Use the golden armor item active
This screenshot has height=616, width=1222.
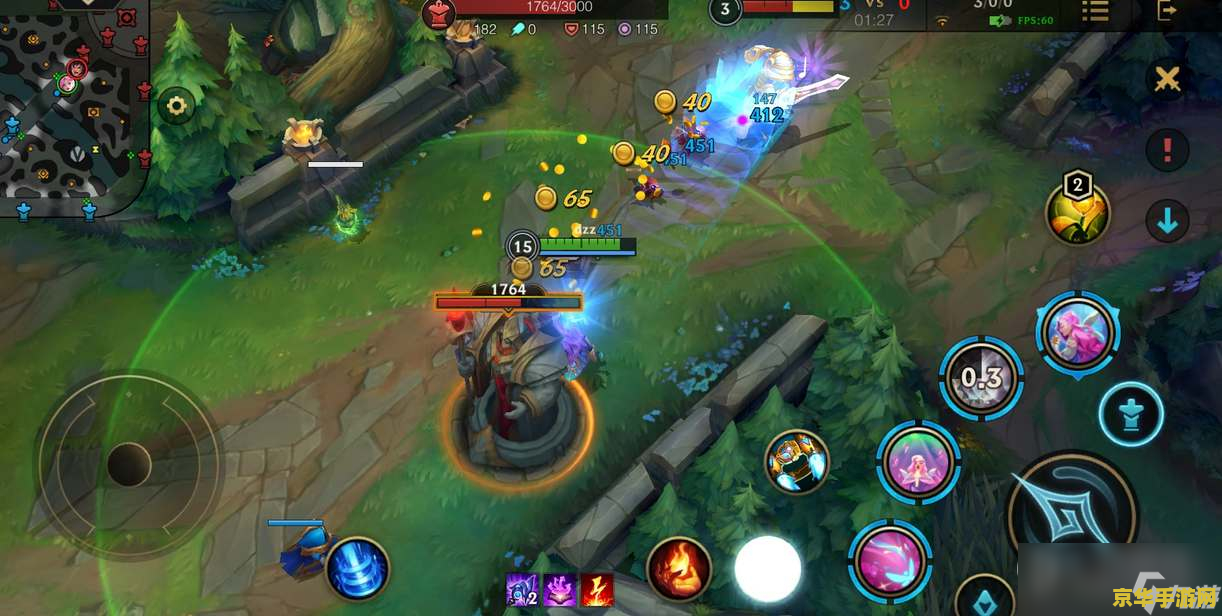[797, 462]
